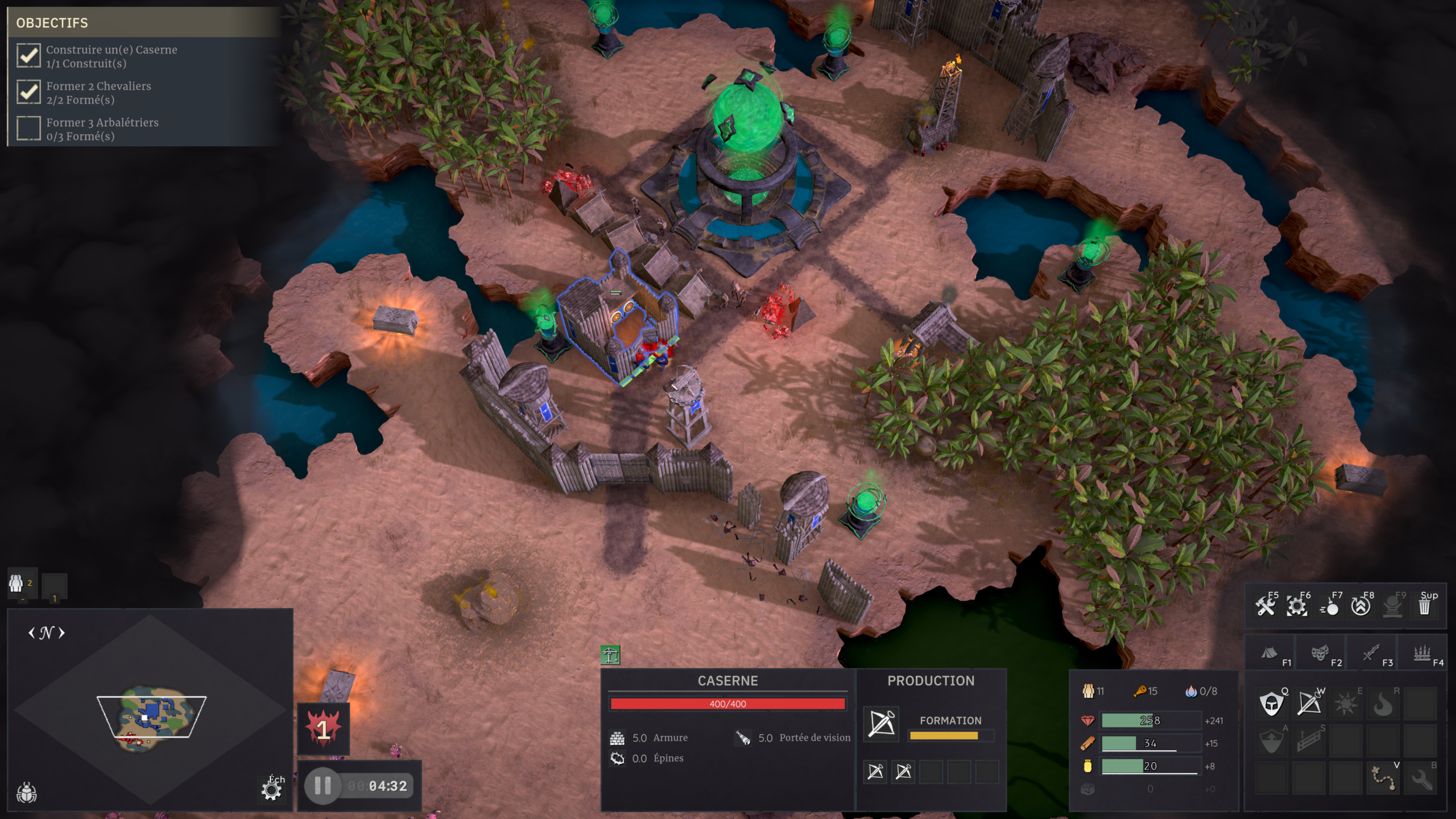Open the gear settings button beside the minimap
The image size is (1456, 819).
click(272, 791)
